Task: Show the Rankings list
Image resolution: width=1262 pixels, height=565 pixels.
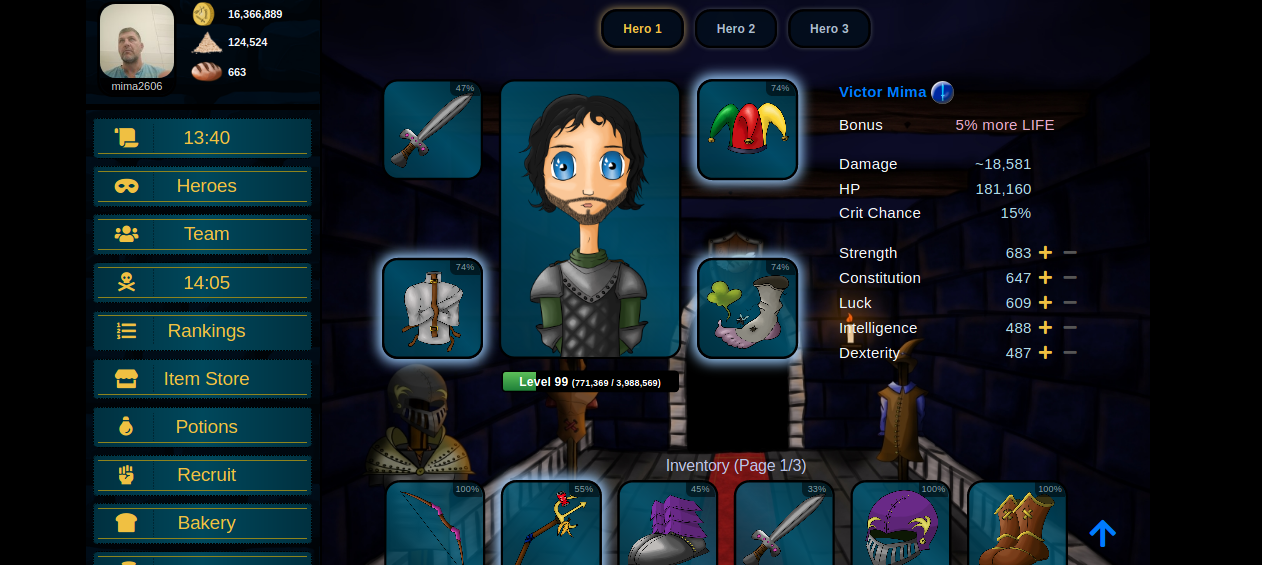Action: coord(202,331)
